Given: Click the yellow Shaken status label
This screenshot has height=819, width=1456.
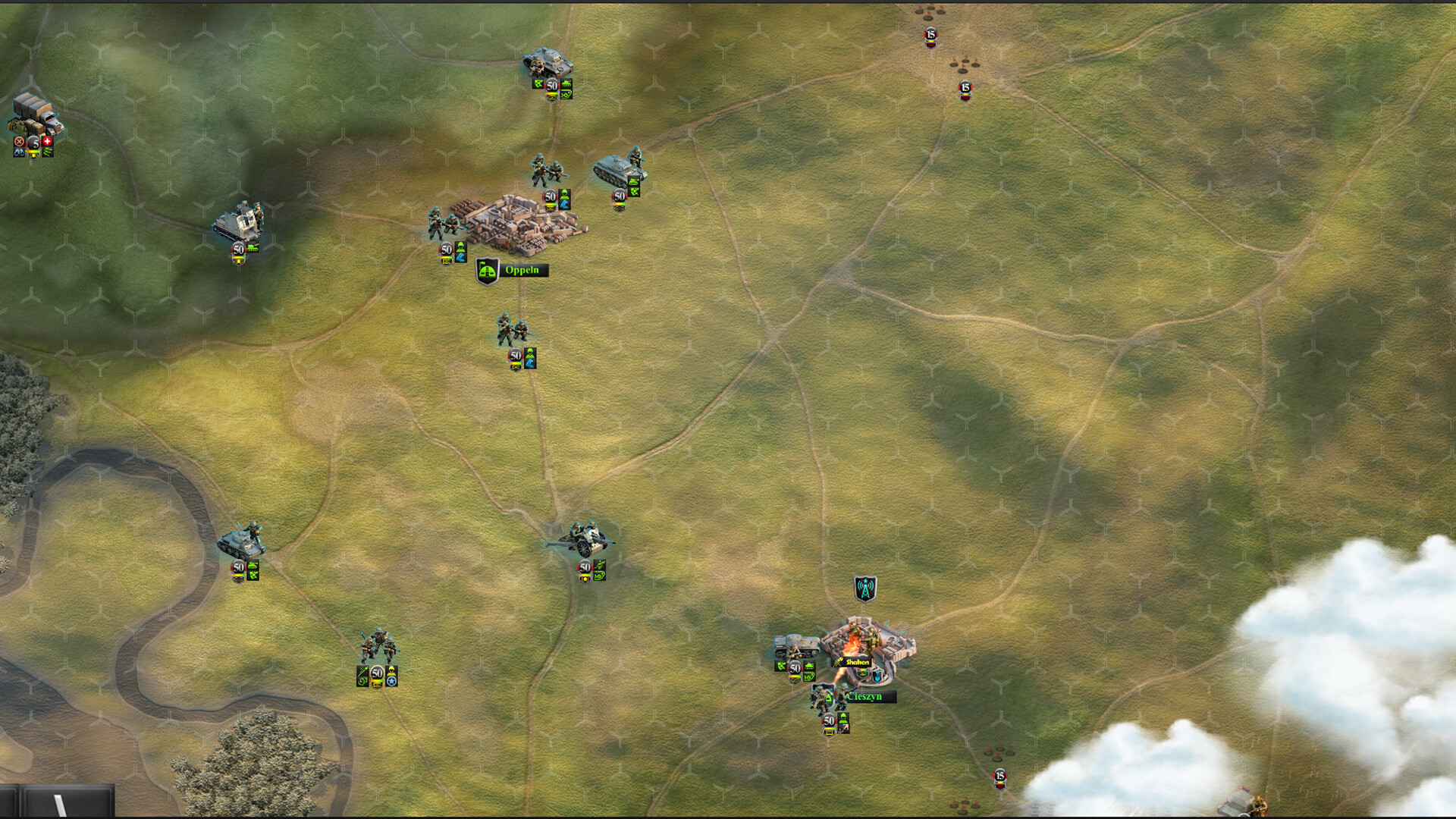Looking at the screenshot, I should tap(857, 662).
